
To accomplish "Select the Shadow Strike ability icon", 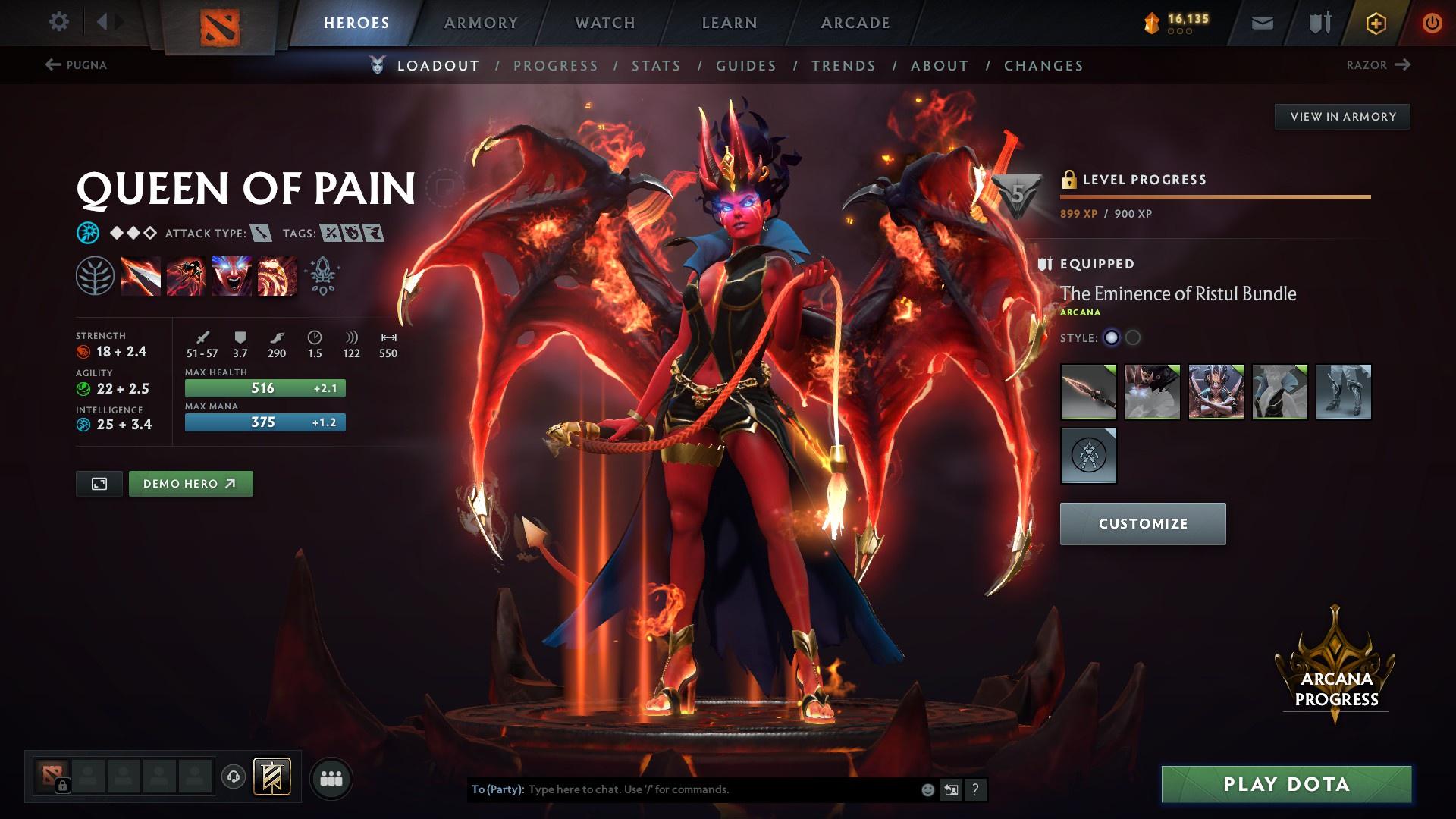I will pos(141,276).
